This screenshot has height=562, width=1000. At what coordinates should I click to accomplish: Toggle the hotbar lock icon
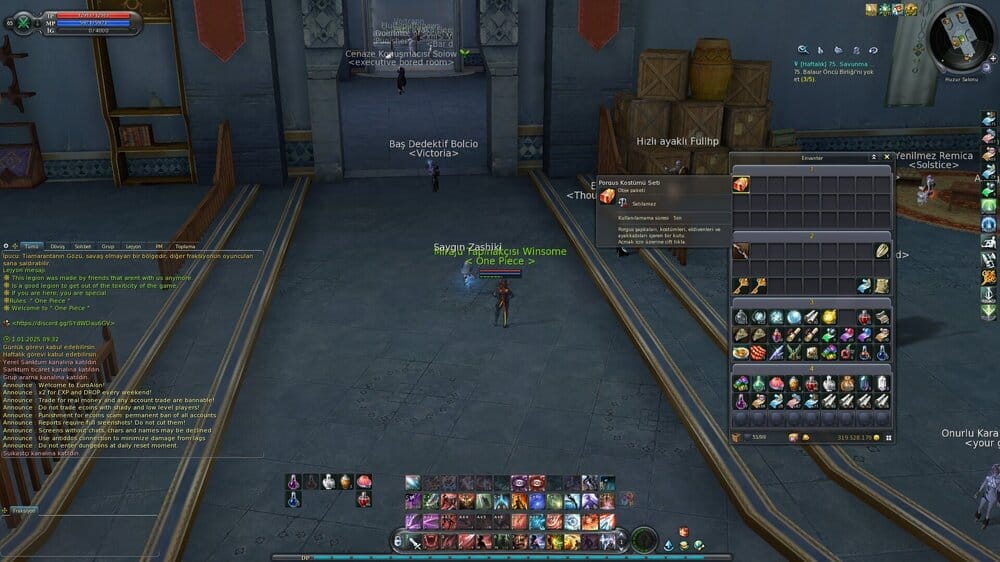coord(397,541)
